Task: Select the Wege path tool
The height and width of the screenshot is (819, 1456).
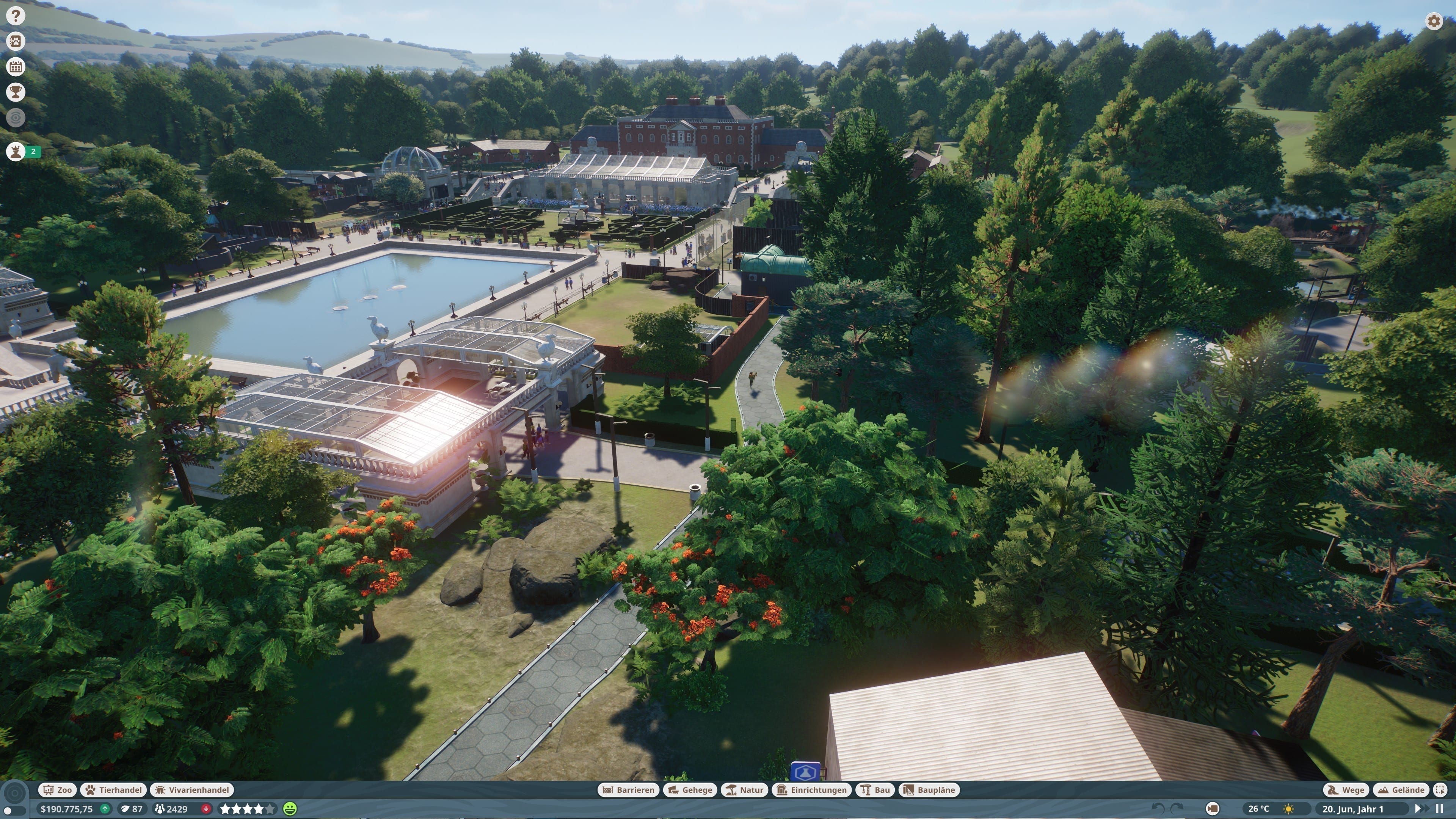Action: [x=1346, y=789]
